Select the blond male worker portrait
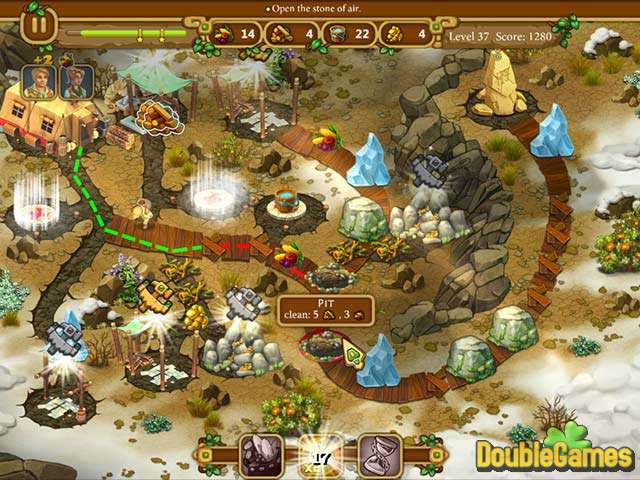This screenshot has width=640, height=480. (38, 82)
